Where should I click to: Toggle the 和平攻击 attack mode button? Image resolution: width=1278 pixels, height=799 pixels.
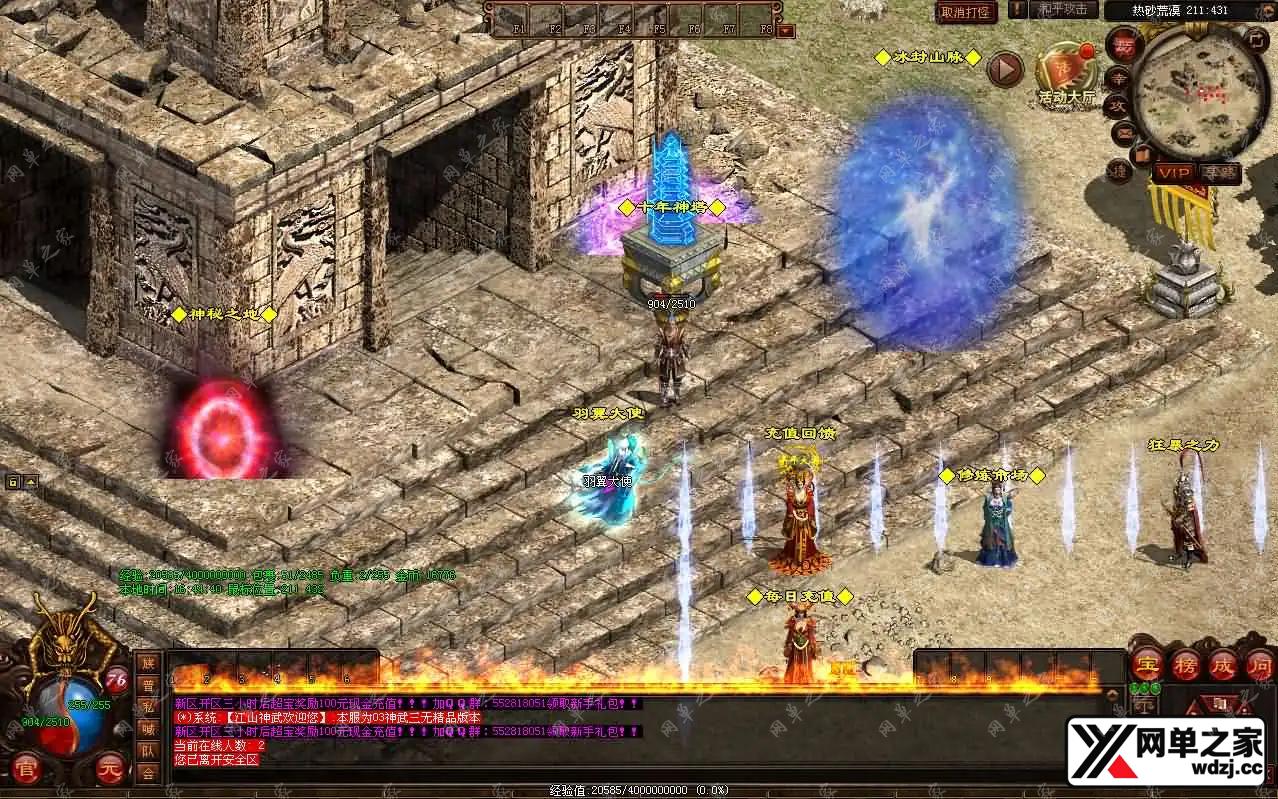[x=1062, y=9]
